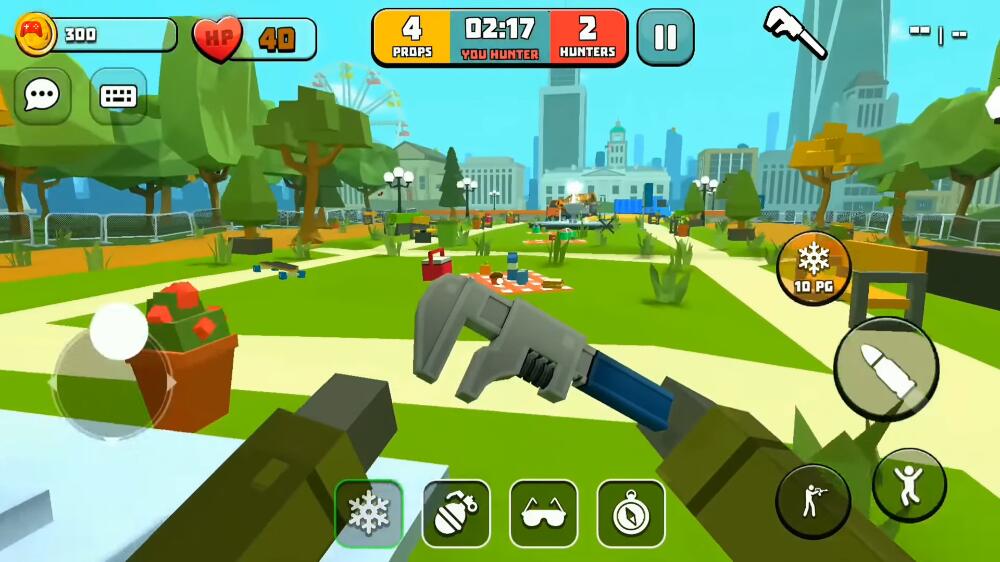Tap the jump button
The height and width of the screenshot is (562, 1000).
point(909,484)
